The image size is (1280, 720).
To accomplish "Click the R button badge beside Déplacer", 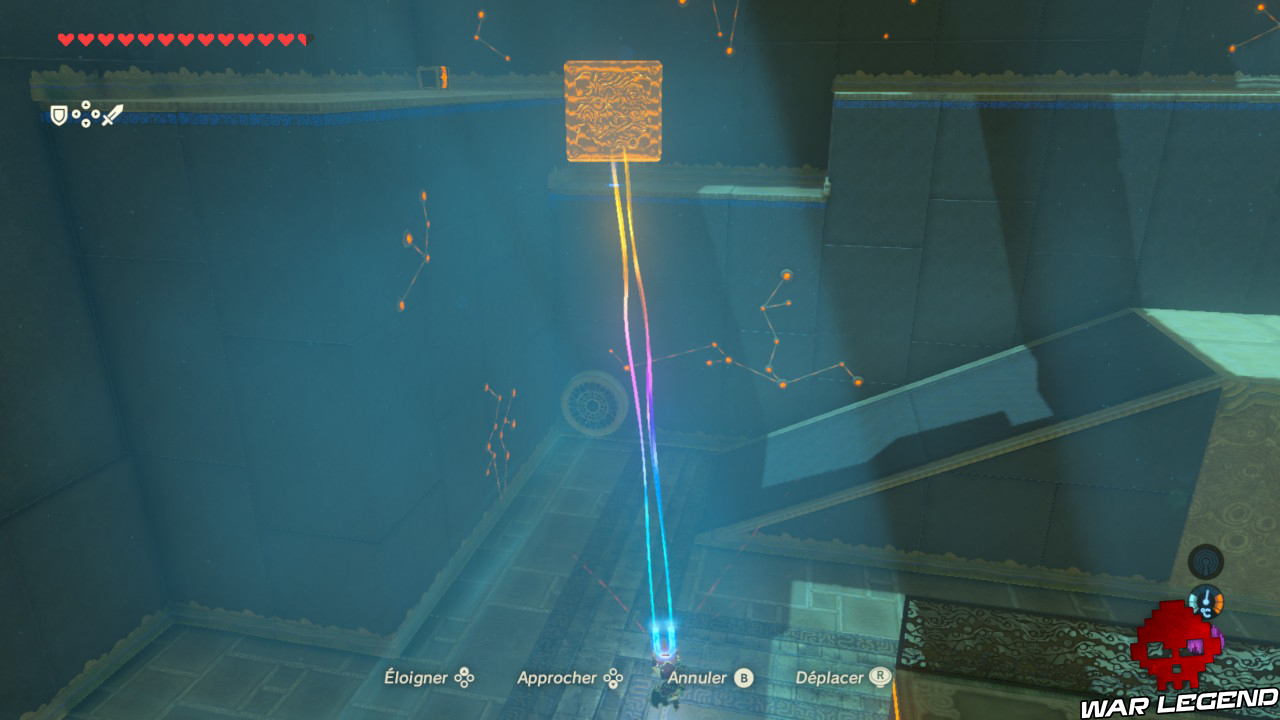I will (881, 678).
